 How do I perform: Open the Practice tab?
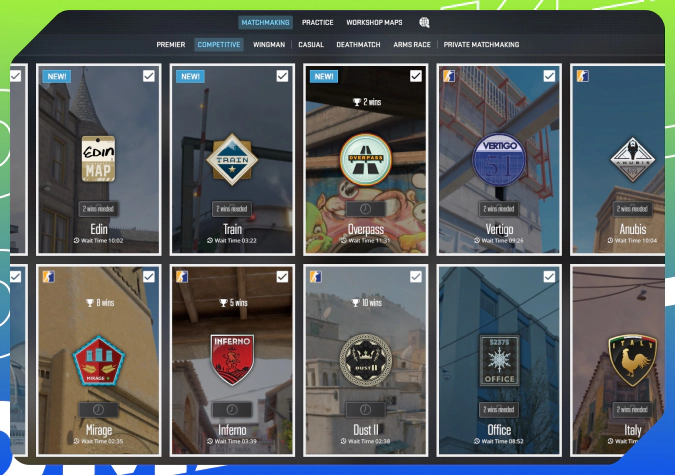318,22
